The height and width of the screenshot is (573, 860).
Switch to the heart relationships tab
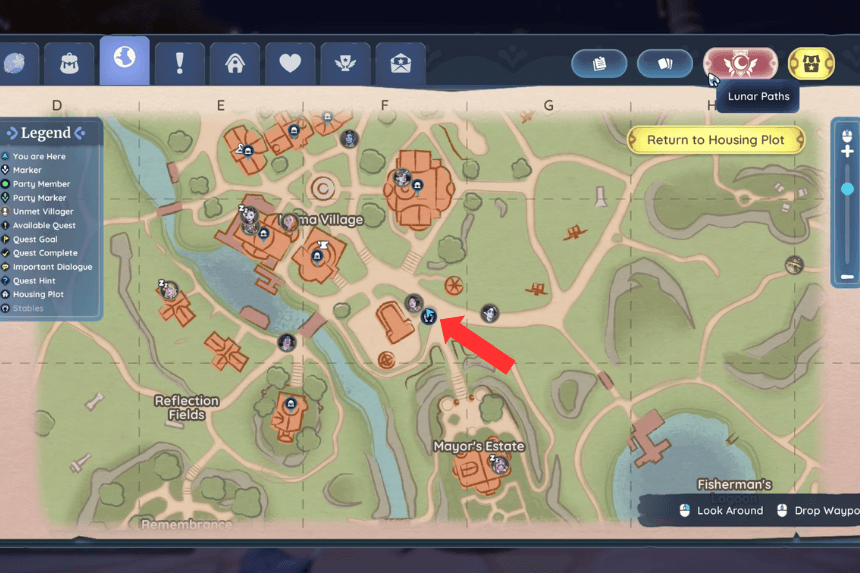290,64
